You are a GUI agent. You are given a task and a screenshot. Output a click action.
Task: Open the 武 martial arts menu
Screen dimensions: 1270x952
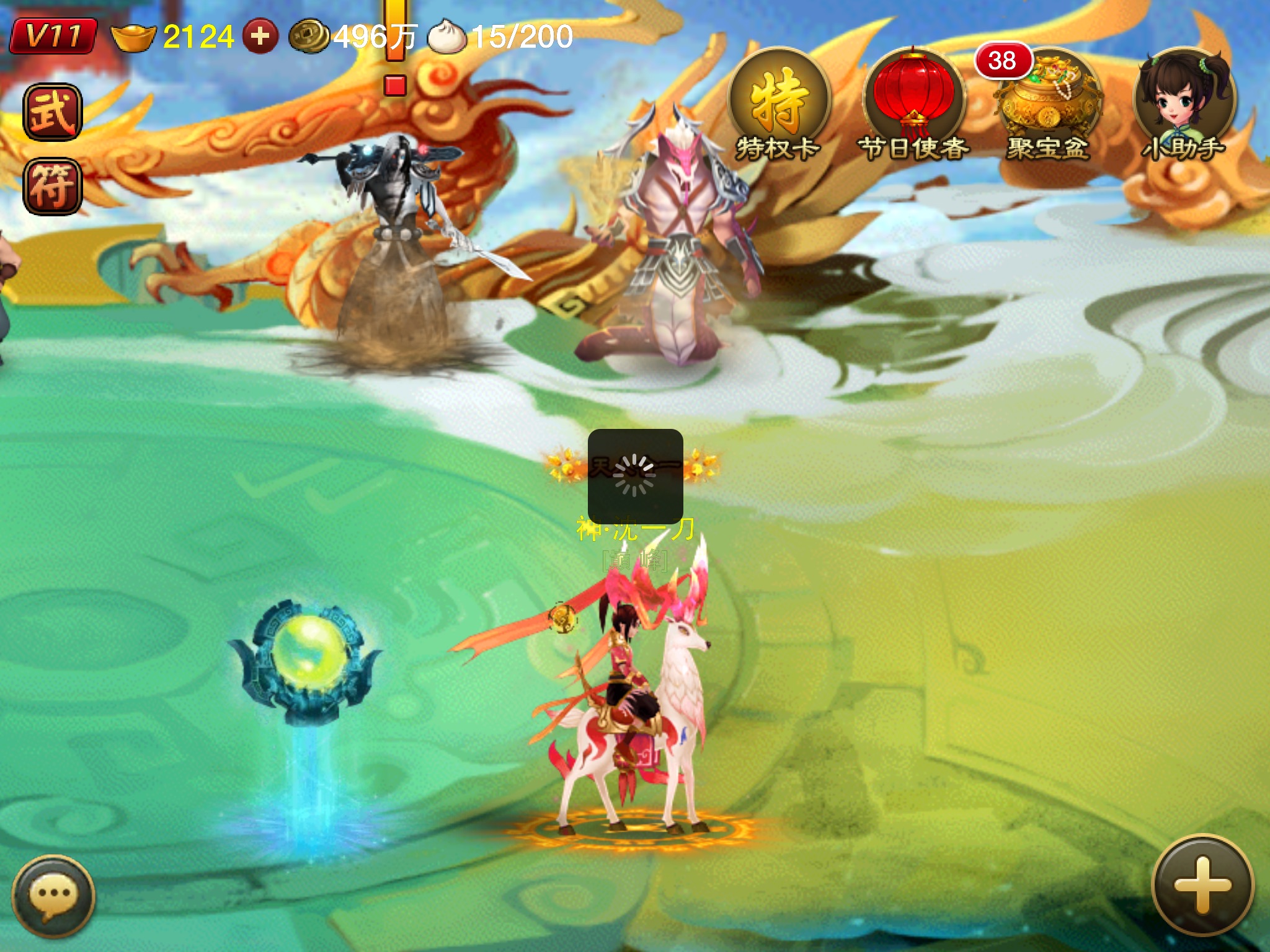(x=53, y=112)
